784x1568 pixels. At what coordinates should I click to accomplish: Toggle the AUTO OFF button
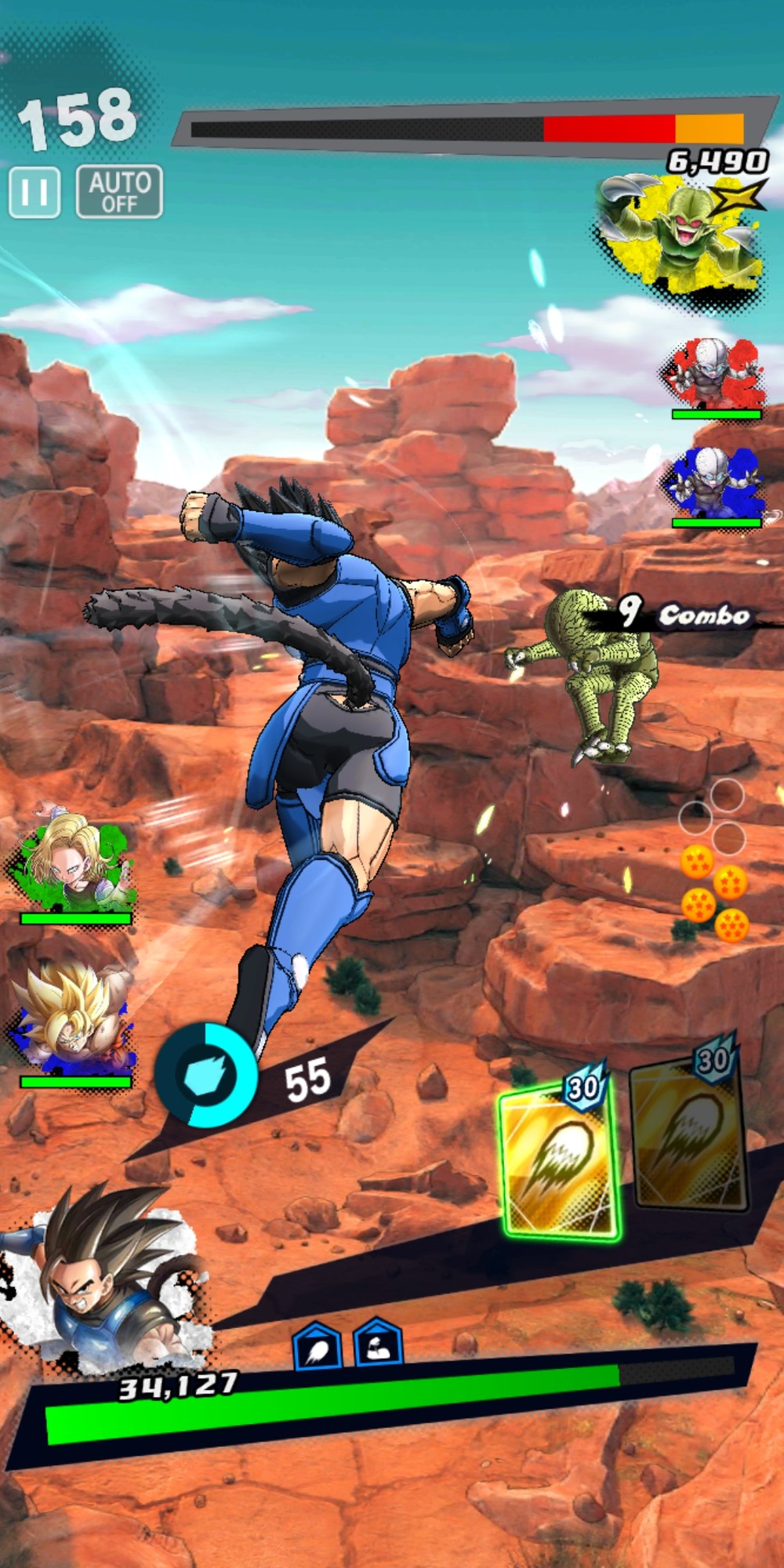tap(119, 192)
